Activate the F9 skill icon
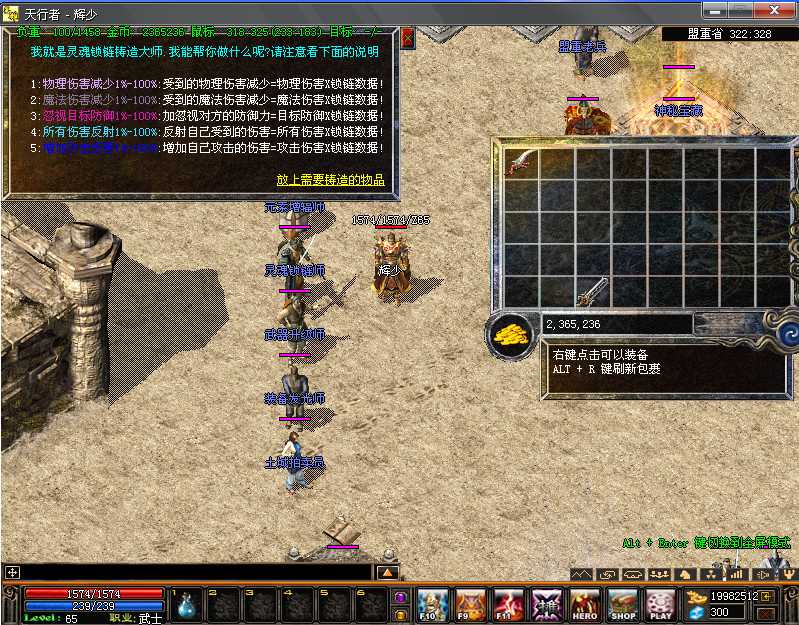Screen dimensions: 799x625 [x=469, y=604]
